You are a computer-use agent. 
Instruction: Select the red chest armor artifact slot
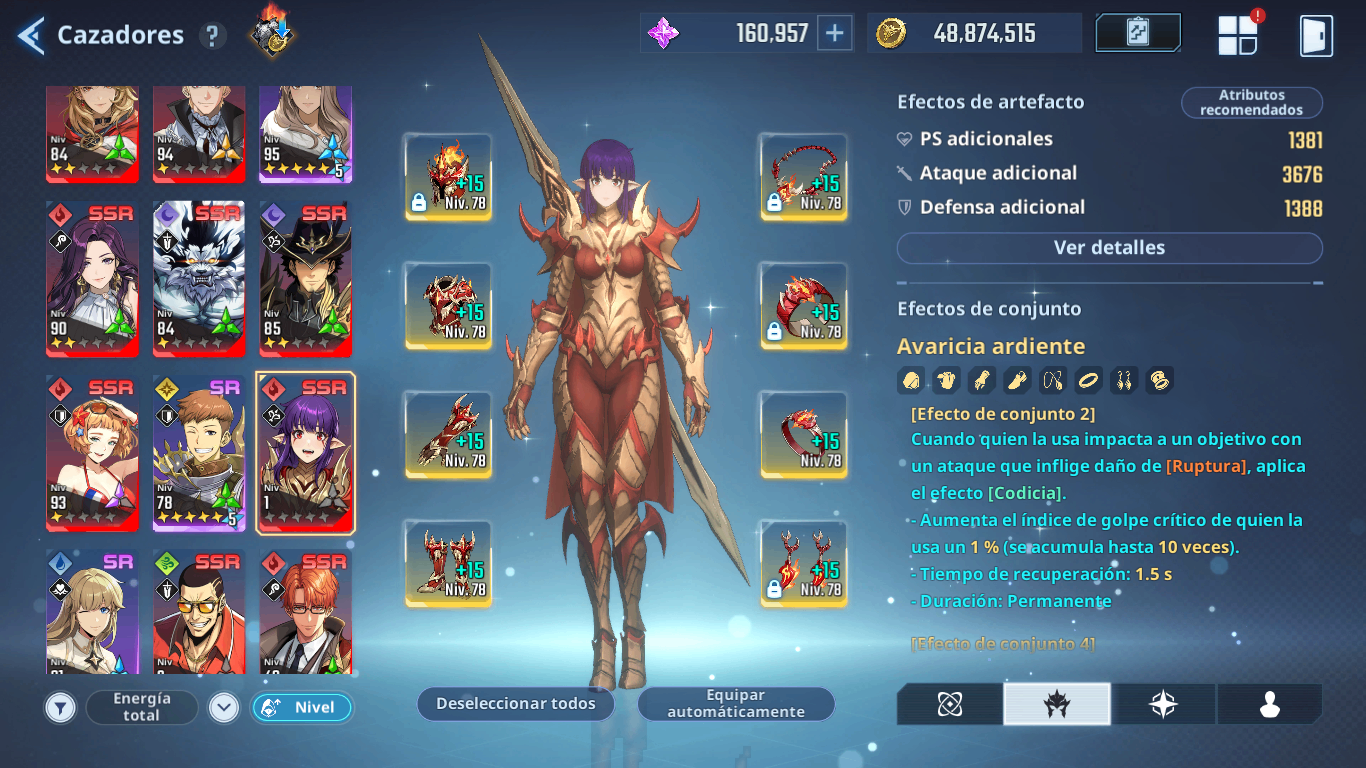click(448, 305)
